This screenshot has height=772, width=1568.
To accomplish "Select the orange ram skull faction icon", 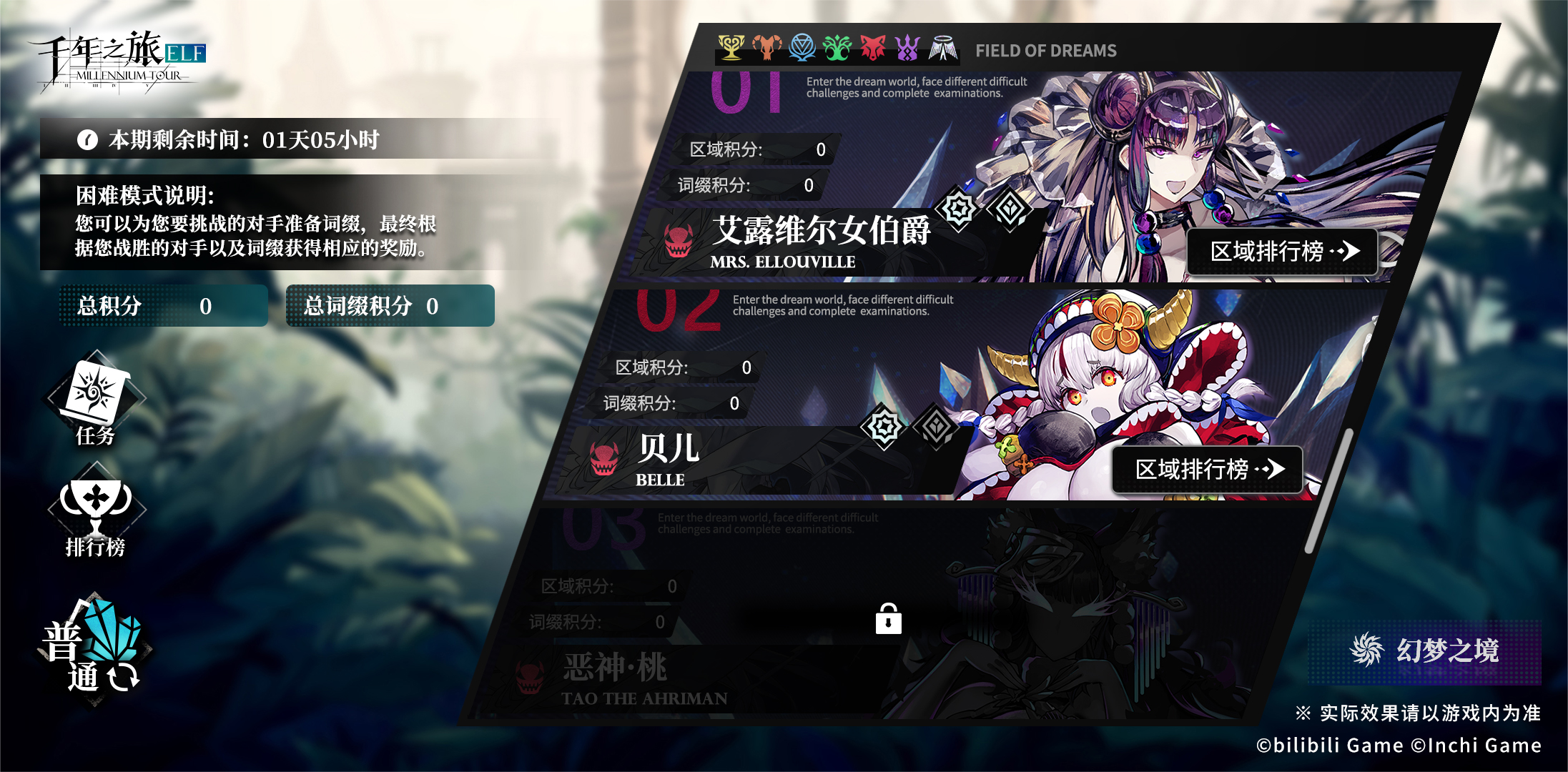I will [x=766, y=49].
